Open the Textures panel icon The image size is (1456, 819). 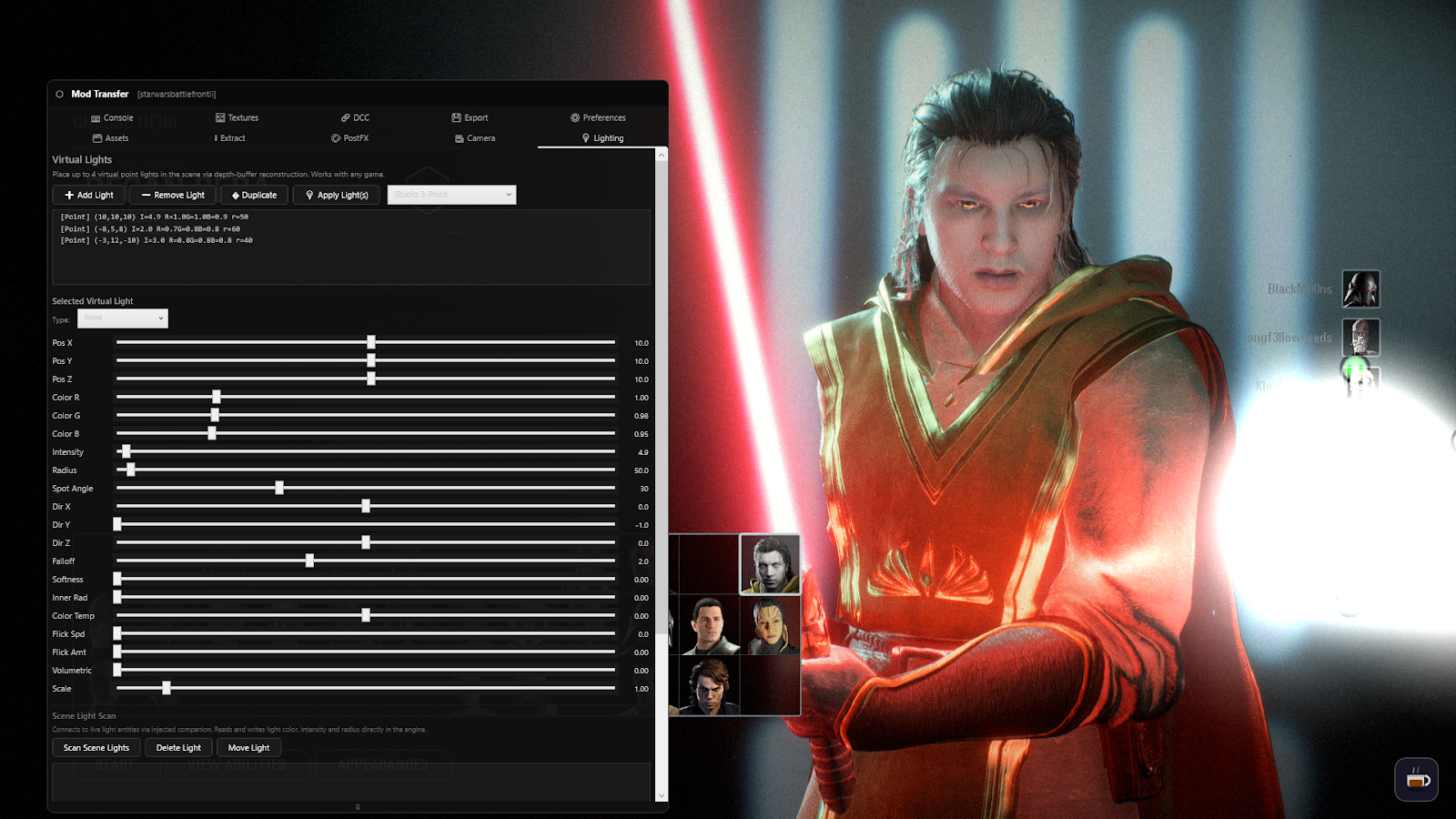219,117
